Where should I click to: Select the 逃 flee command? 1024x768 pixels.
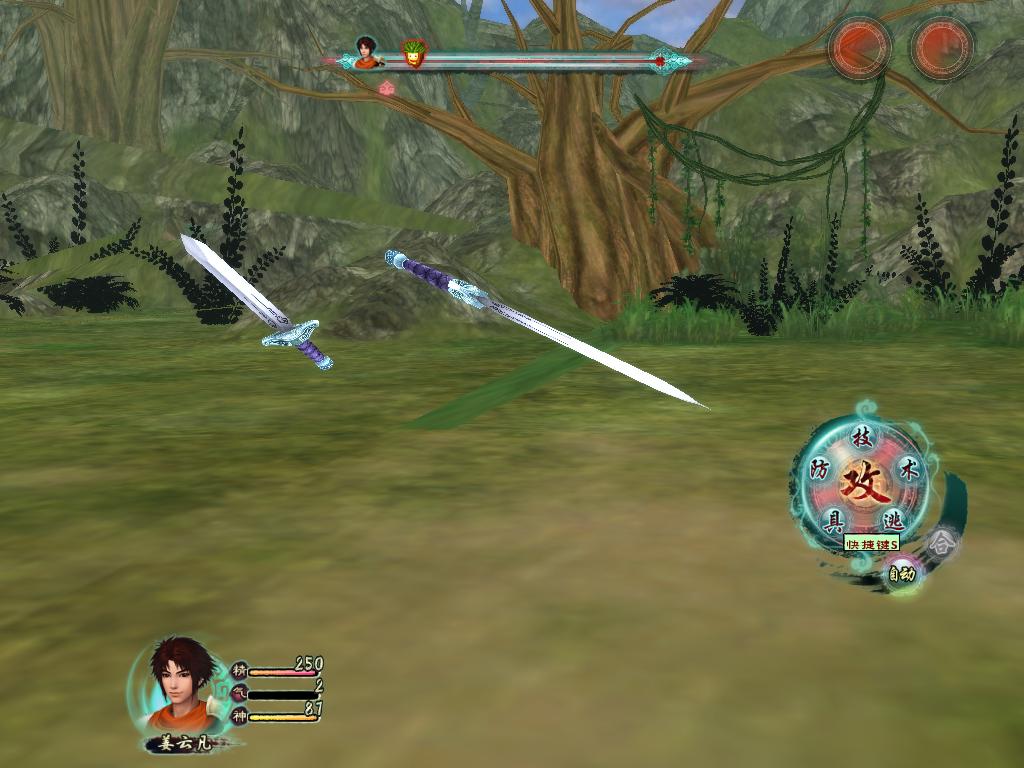[893, 520]
